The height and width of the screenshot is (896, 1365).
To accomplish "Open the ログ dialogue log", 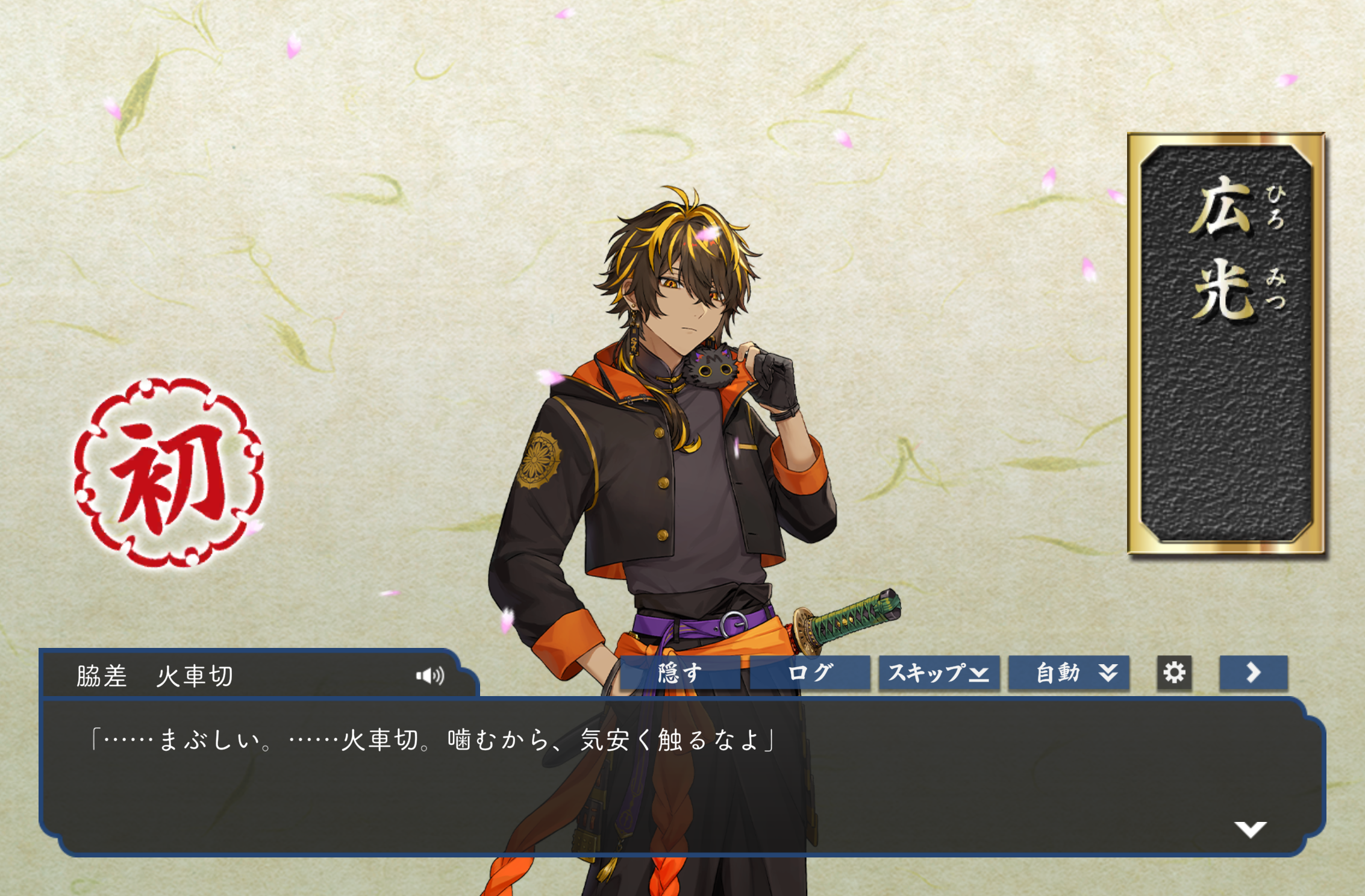I will coord(810,673).
